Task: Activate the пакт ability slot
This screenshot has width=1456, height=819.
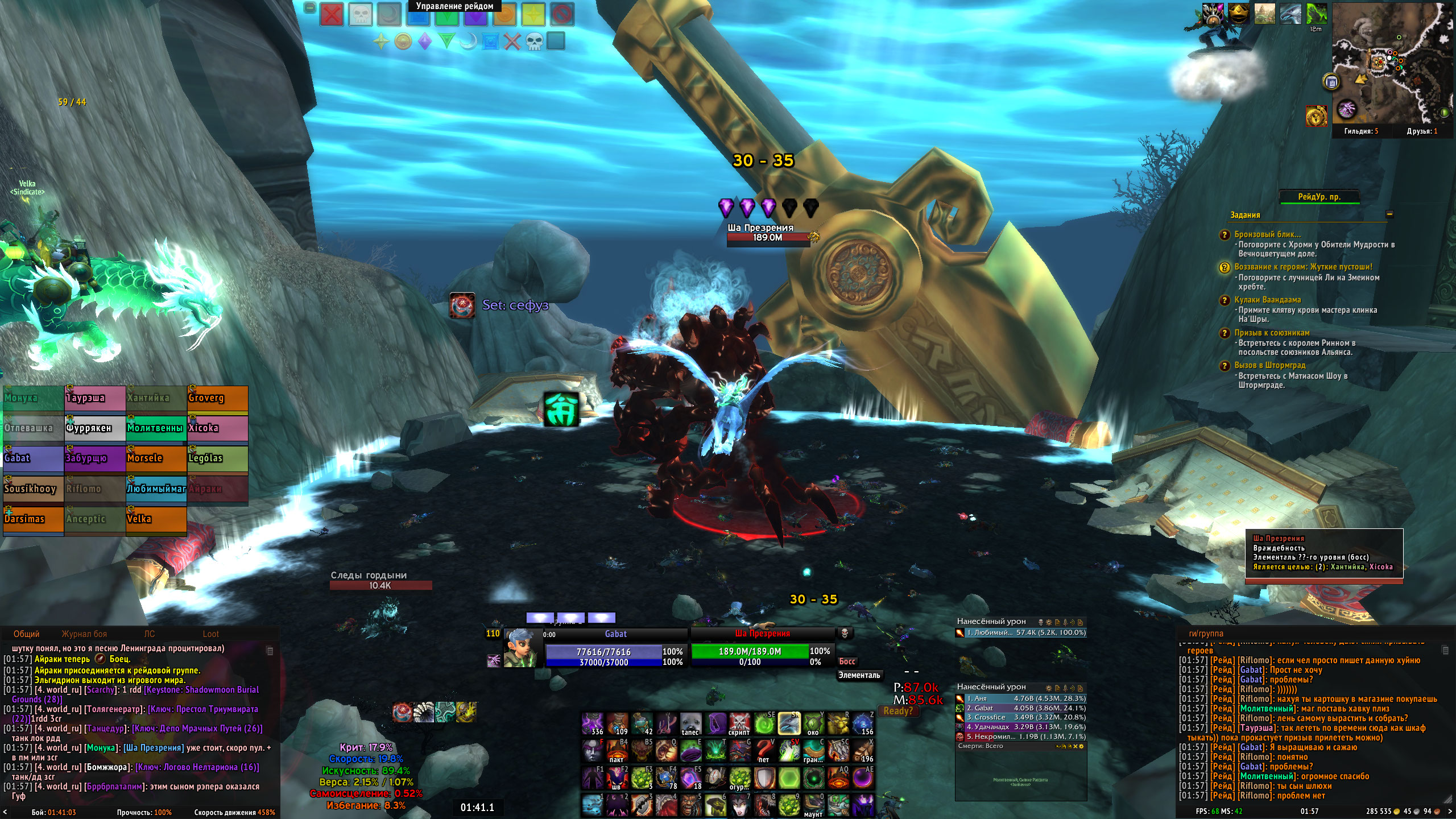Action: [617, 751]
